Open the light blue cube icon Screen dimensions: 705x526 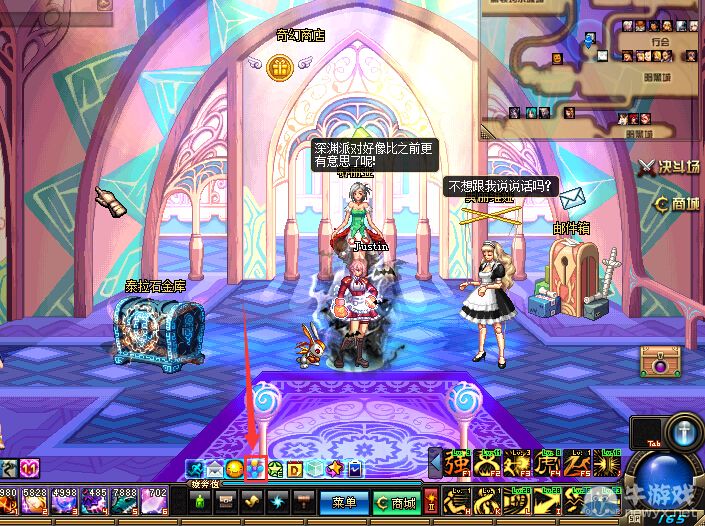[315, 468]
